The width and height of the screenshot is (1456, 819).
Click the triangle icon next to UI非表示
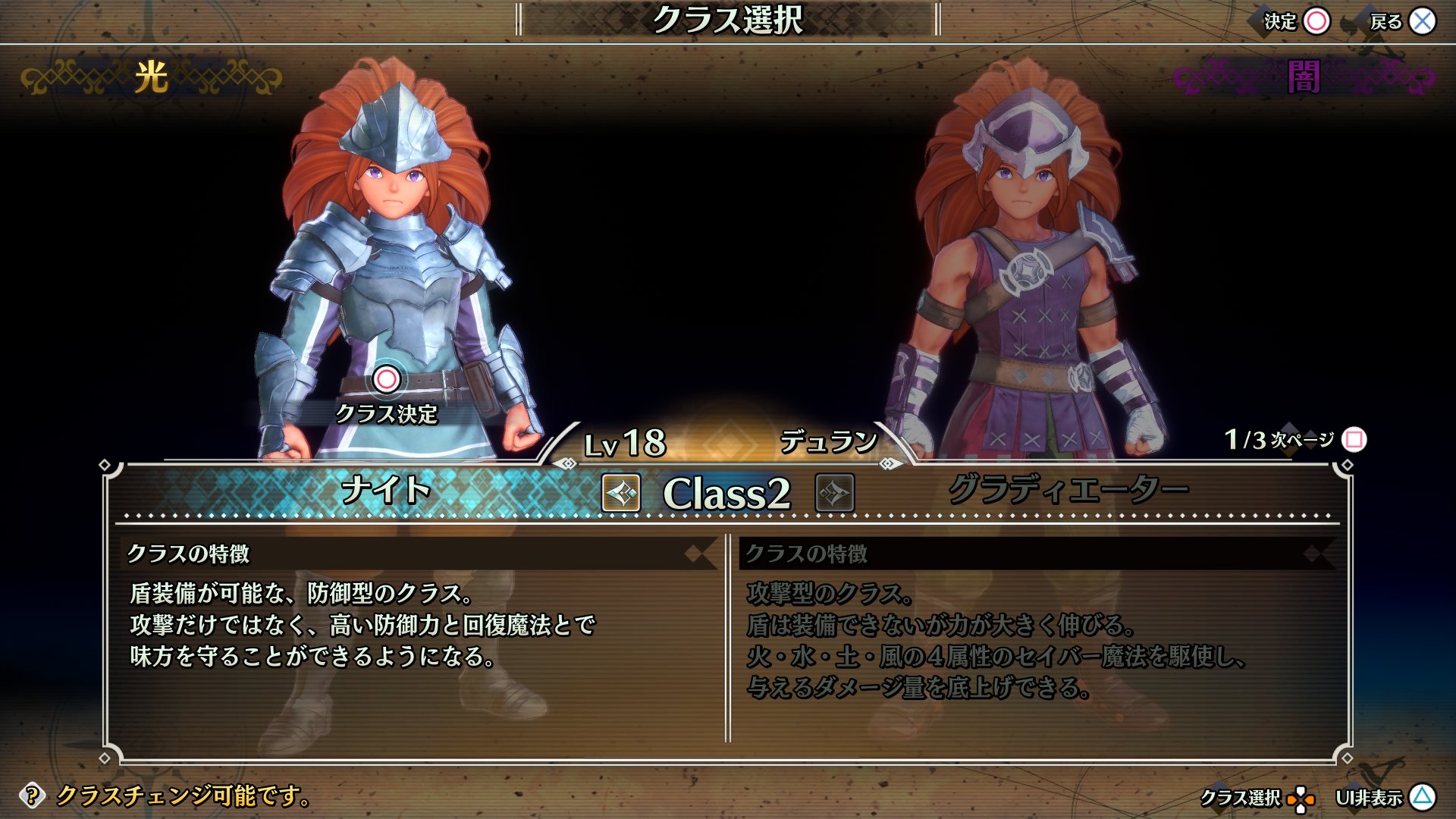click(1421, 796)
